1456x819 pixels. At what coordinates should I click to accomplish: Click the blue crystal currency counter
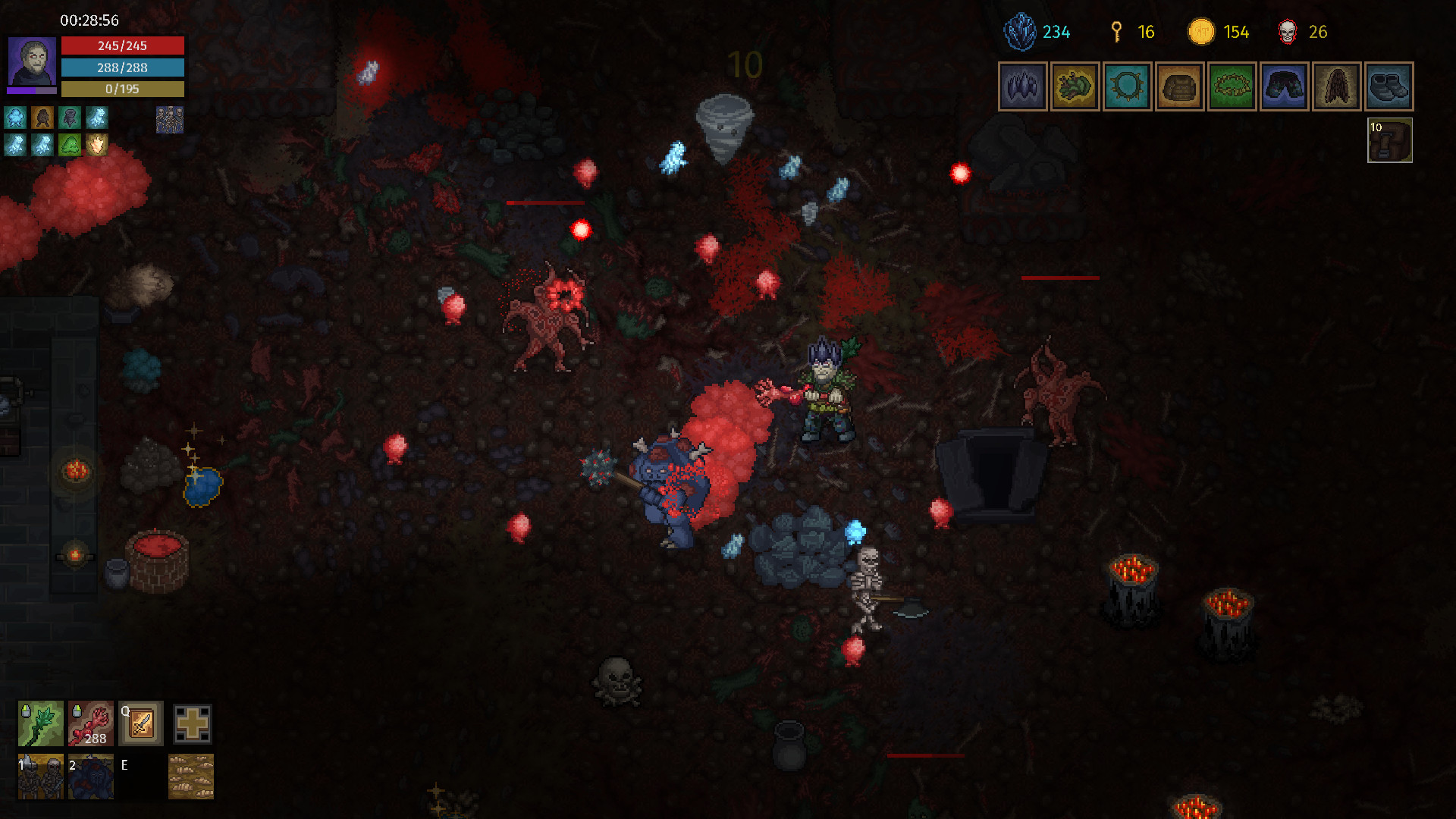click(1021, 32)
